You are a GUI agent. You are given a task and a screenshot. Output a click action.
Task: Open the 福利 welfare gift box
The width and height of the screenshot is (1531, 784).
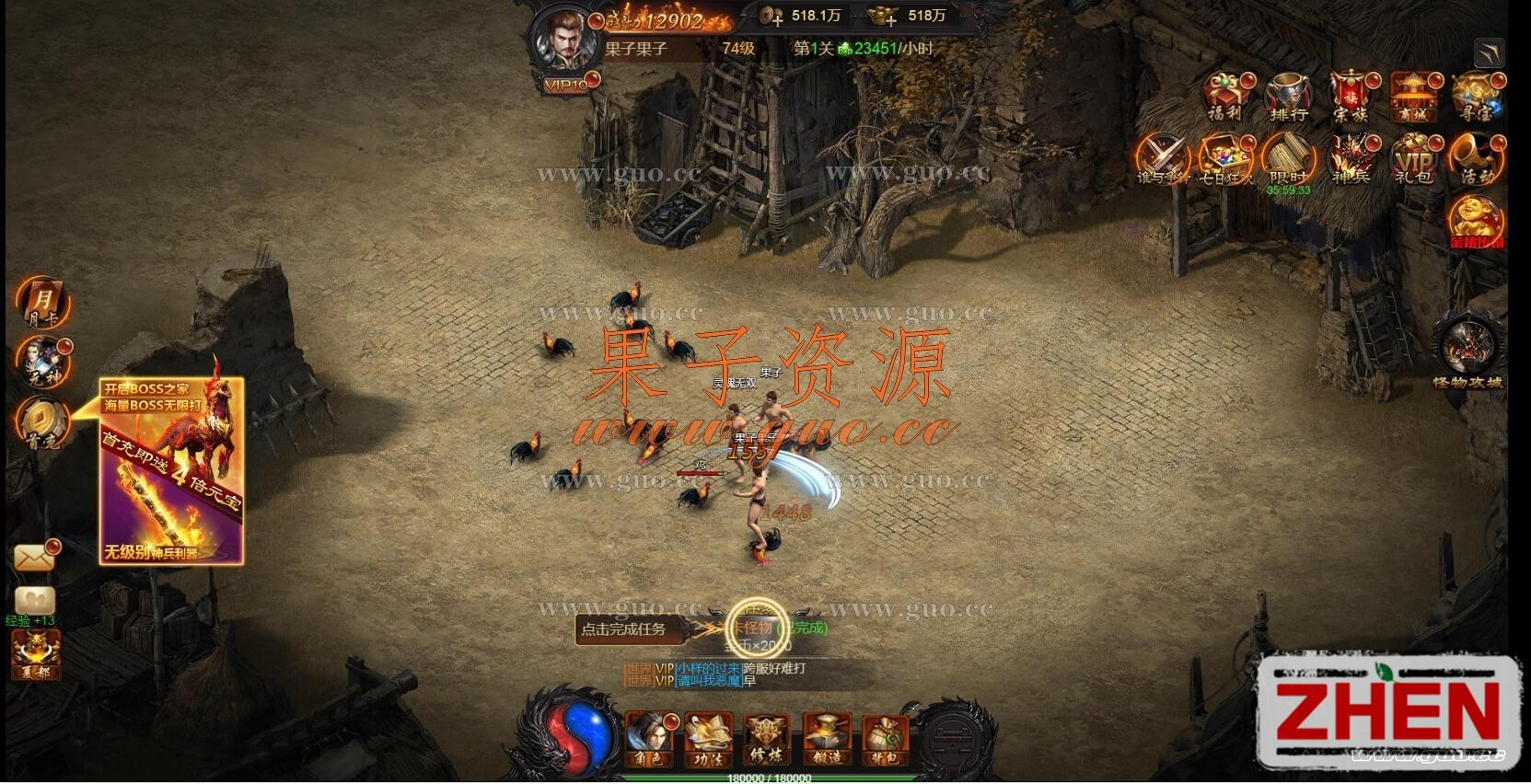1225,96
